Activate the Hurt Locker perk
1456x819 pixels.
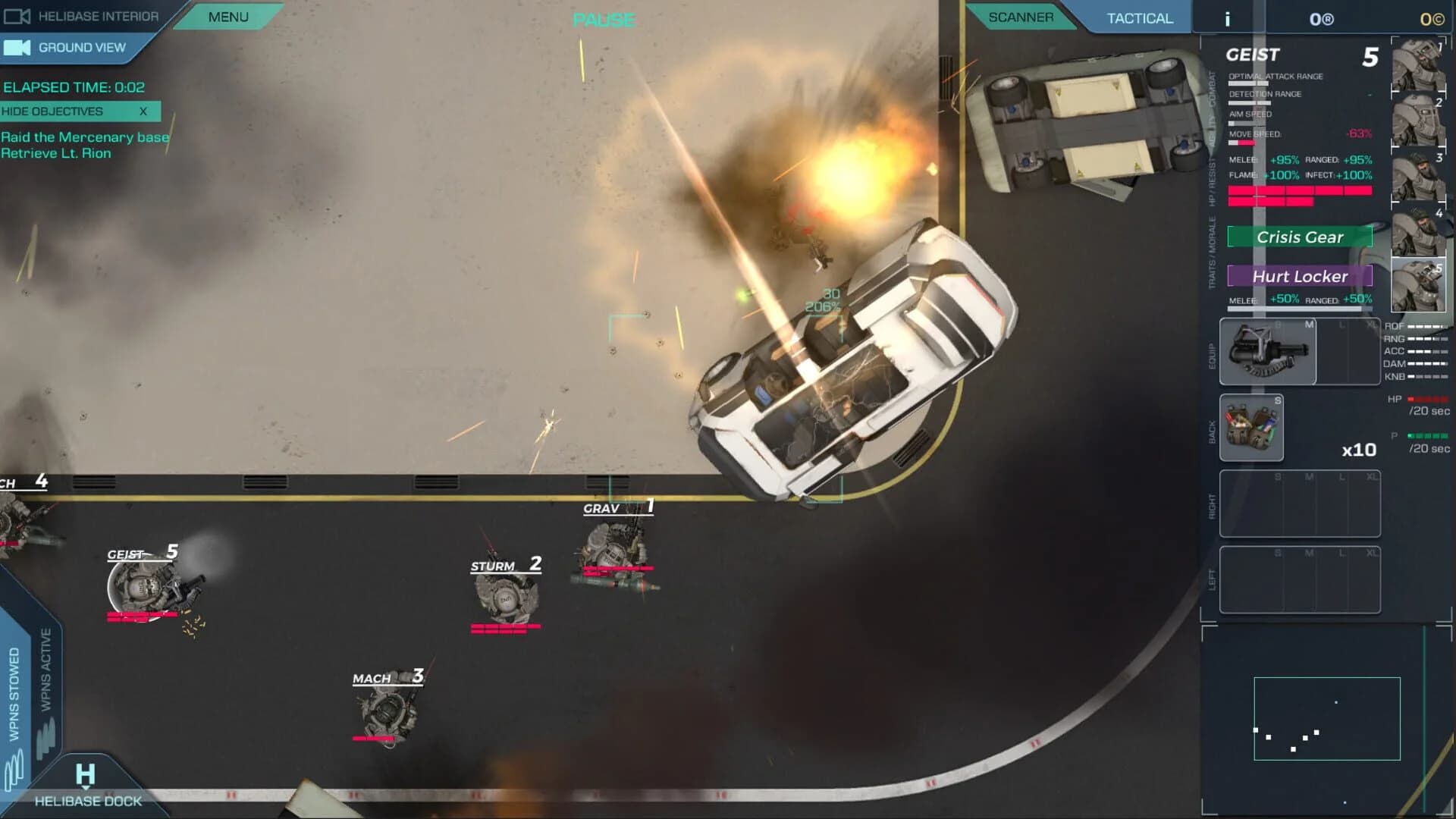click(1301, 276)
